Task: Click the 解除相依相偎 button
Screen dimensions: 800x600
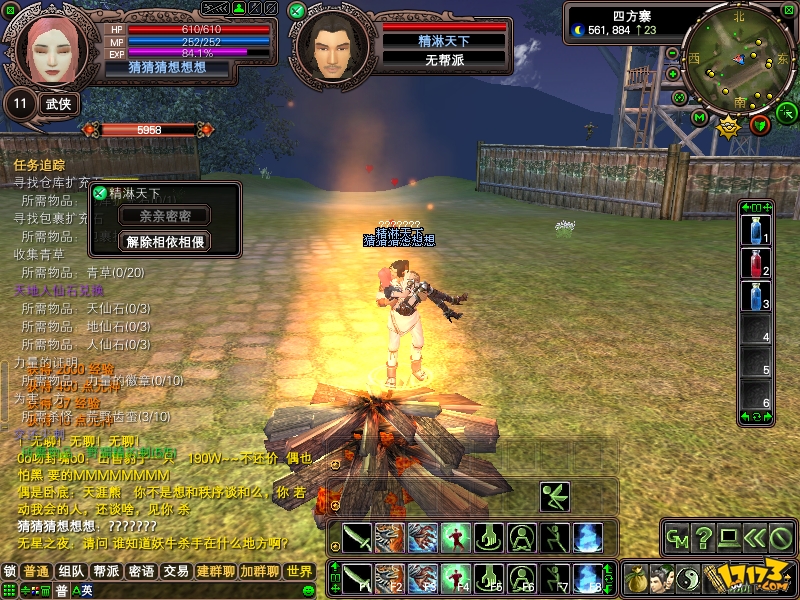Action: [165, 241]
